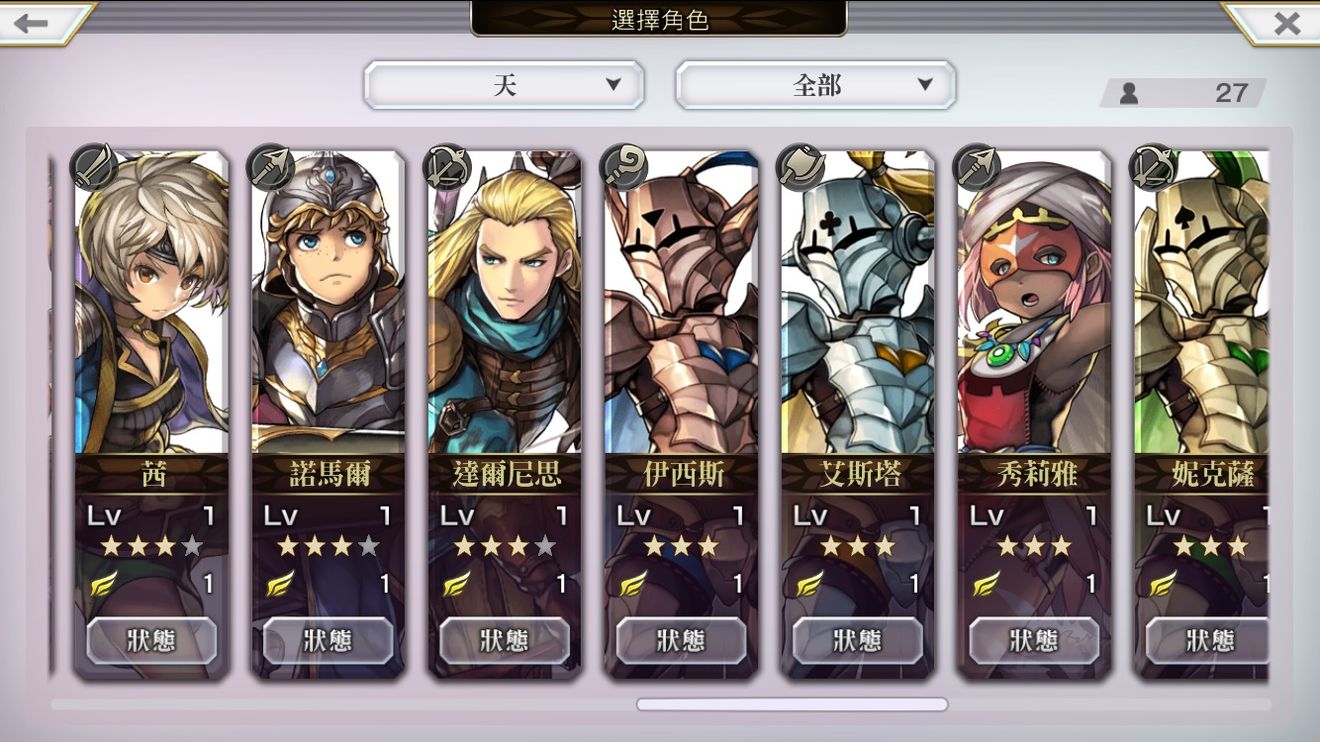View 秀莉雅's 狀態 status
Image resolution: width=1320 pixels, height=742 pixels.
tap(1034, 640)
